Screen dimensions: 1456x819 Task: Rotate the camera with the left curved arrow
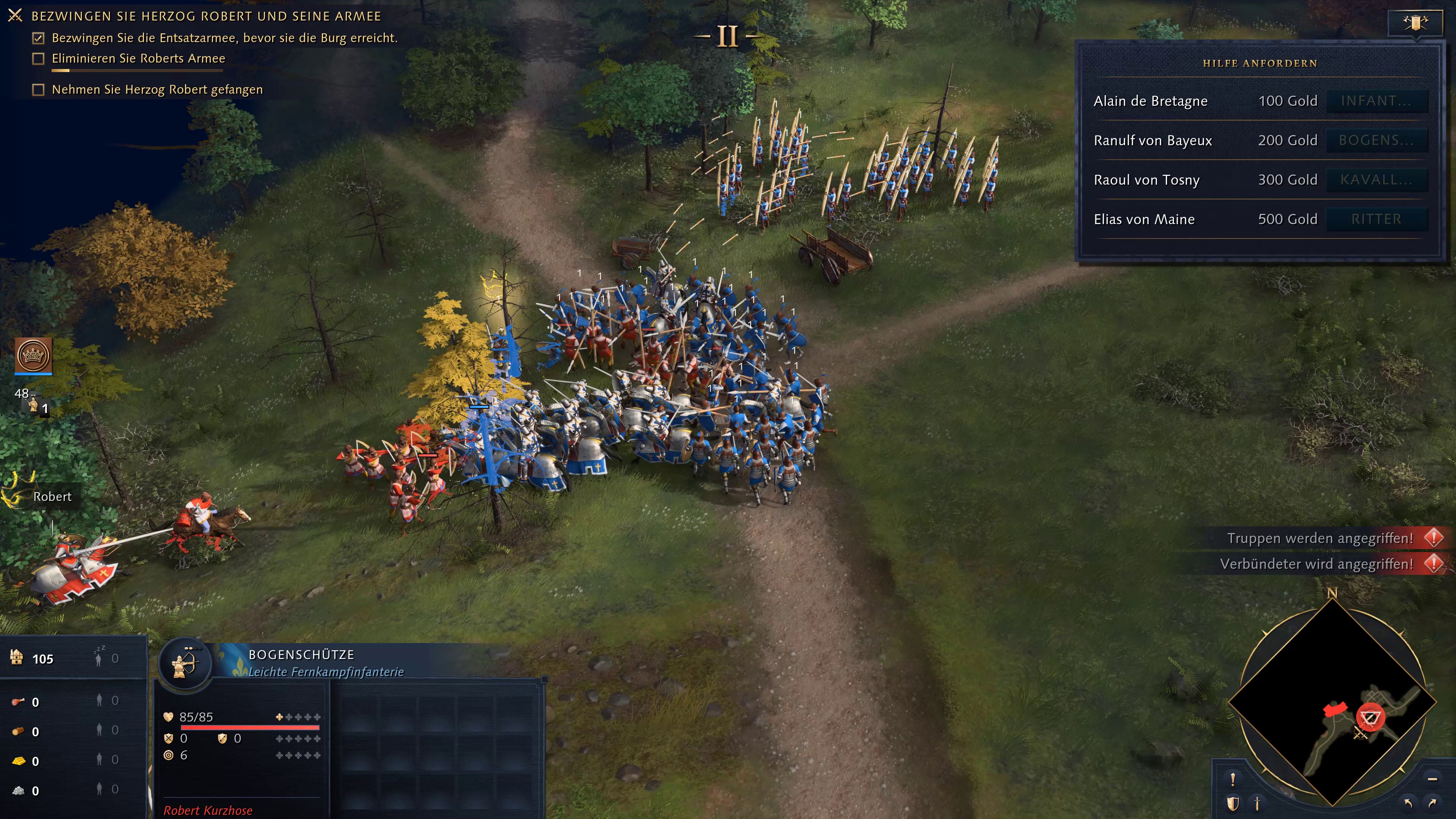pyautogui.click(x=1408, y=803)
